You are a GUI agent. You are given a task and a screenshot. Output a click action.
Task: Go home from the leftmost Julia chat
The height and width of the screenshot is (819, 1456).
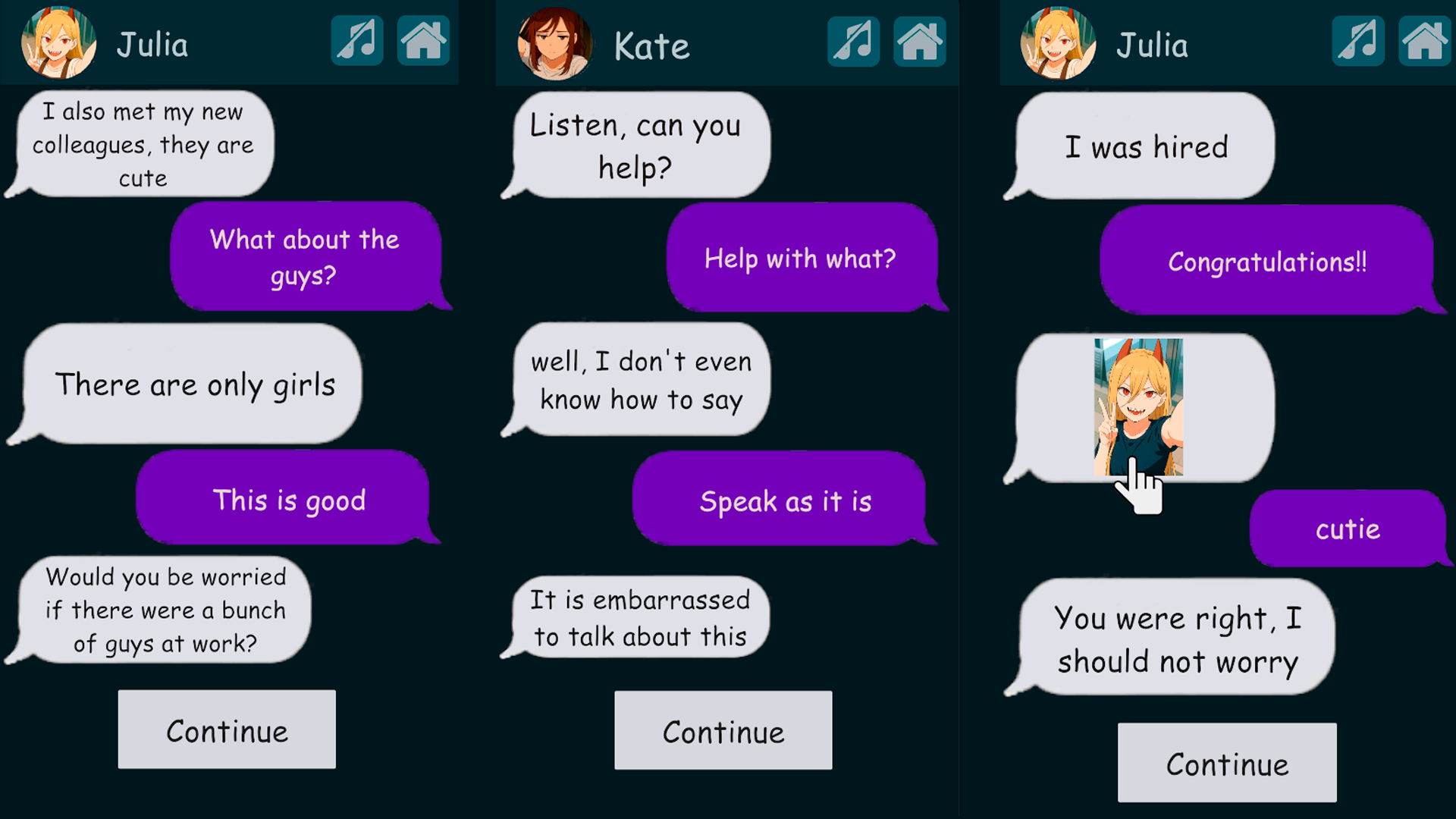click(x=424, y=41)
